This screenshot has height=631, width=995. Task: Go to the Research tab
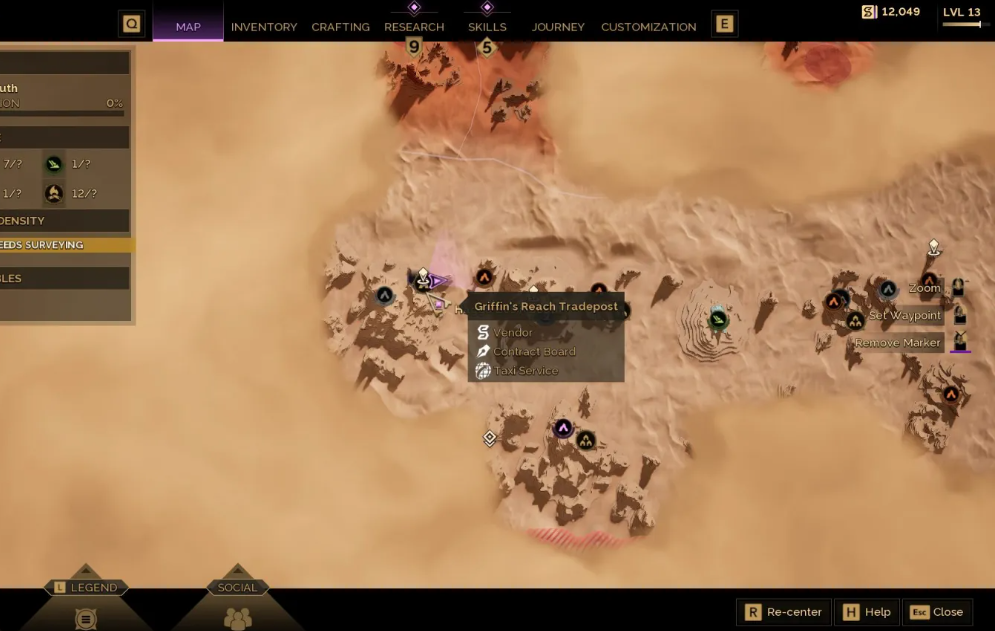point(414,27)
